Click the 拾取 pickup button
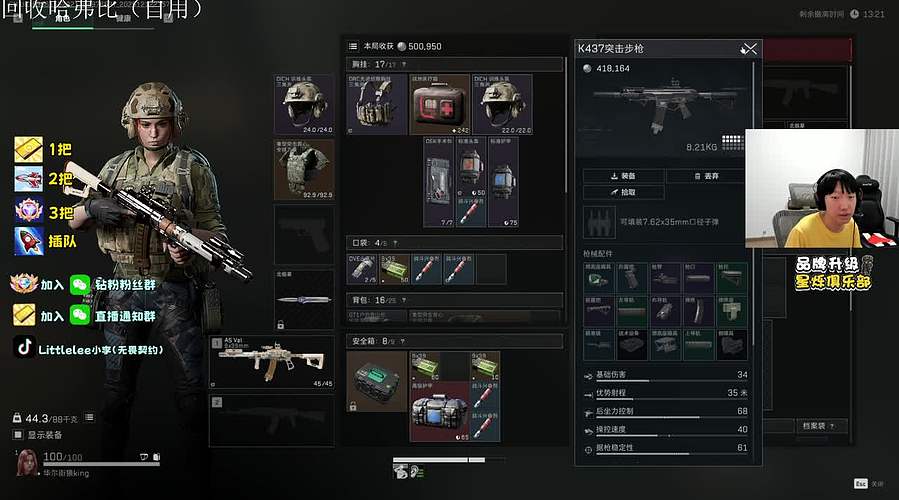The height and width of the screenshot is (500, 899). click(x=623, y=192)
